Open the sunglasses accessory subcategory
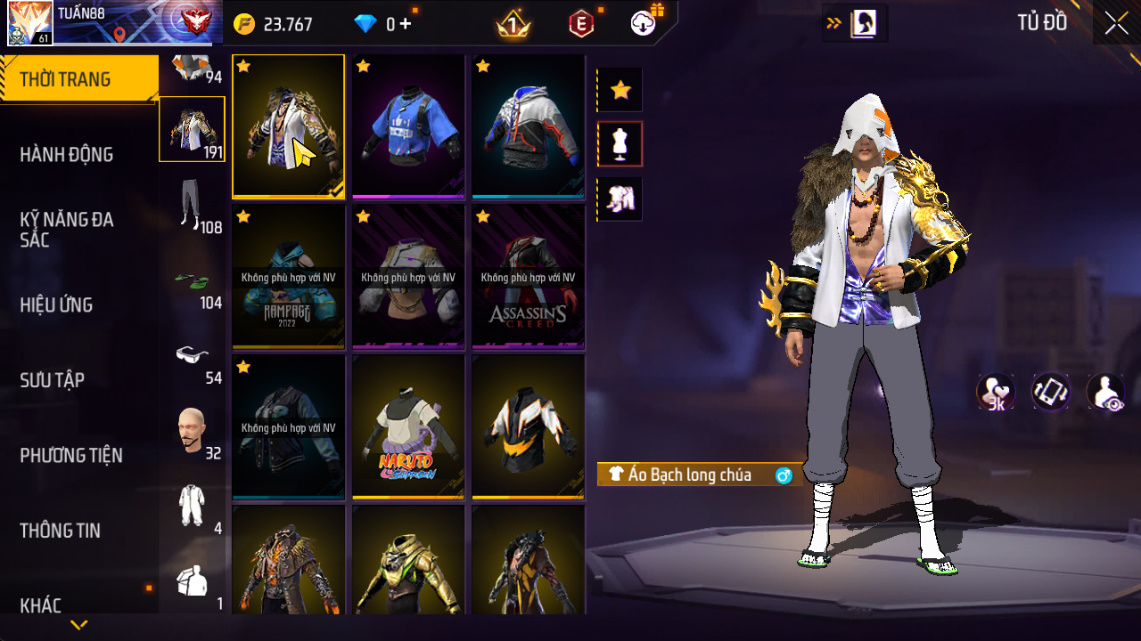 [x=191, y=355]
